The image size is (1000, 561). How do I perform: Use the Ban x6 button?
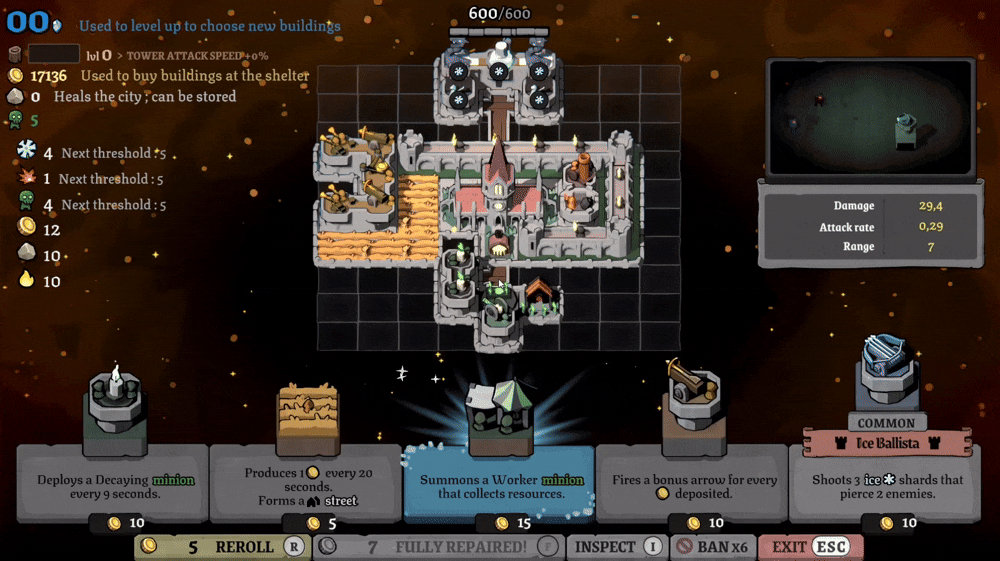[711, 547]
